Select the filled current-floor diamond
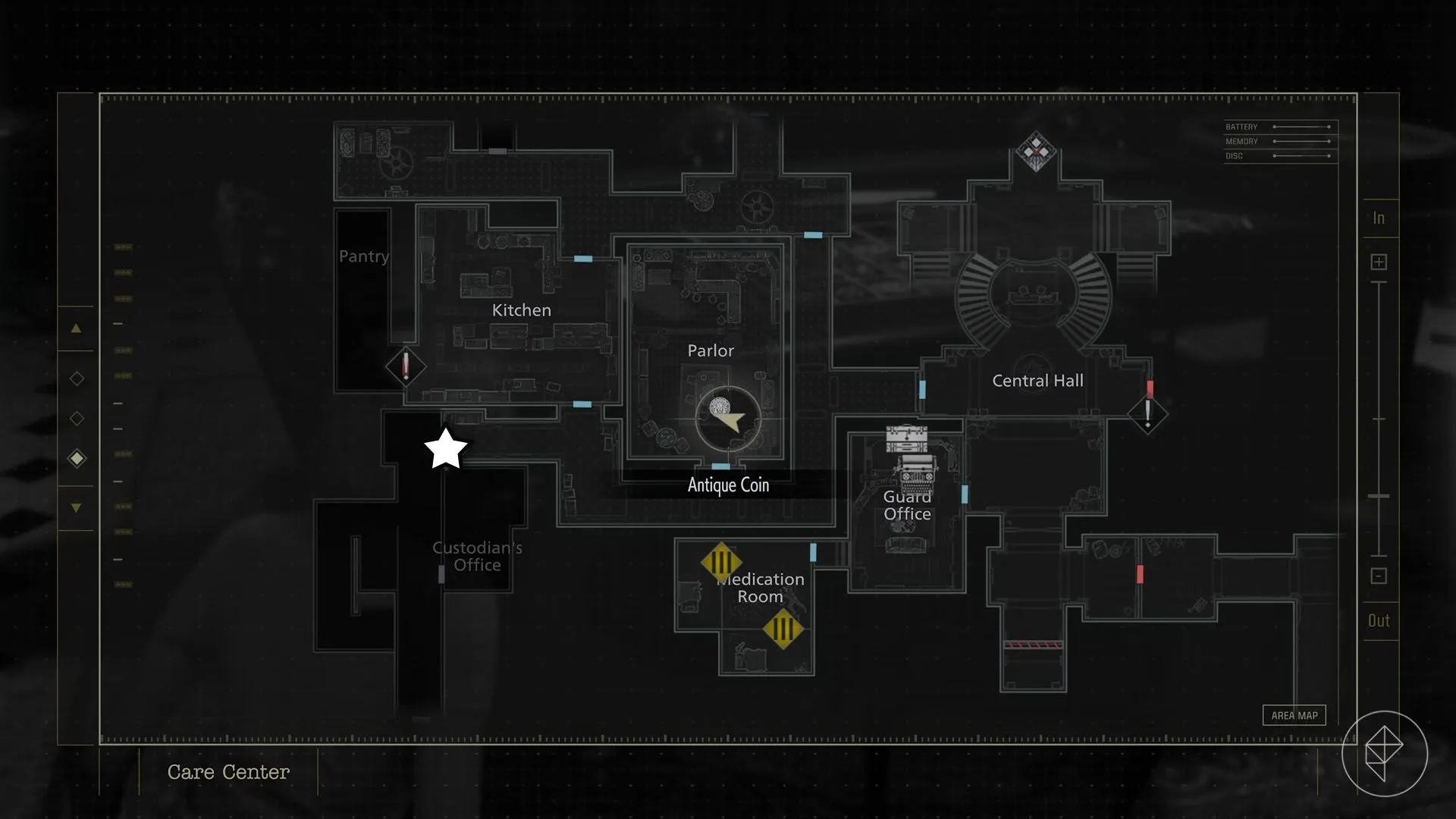Viewport: 1456px width, 819px height. click(x=77, y=458)
